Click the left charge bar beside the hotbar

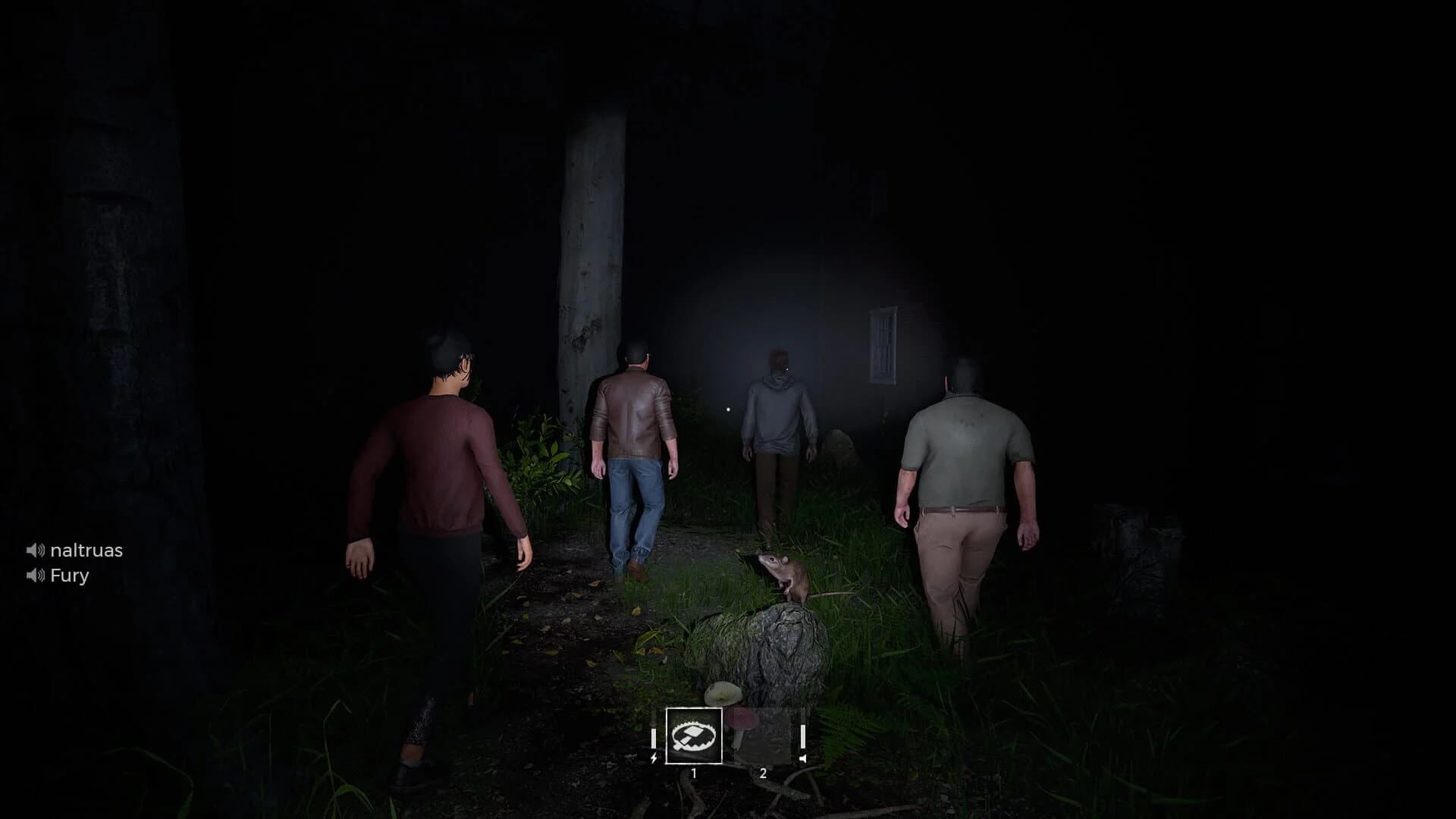[653, 738]
